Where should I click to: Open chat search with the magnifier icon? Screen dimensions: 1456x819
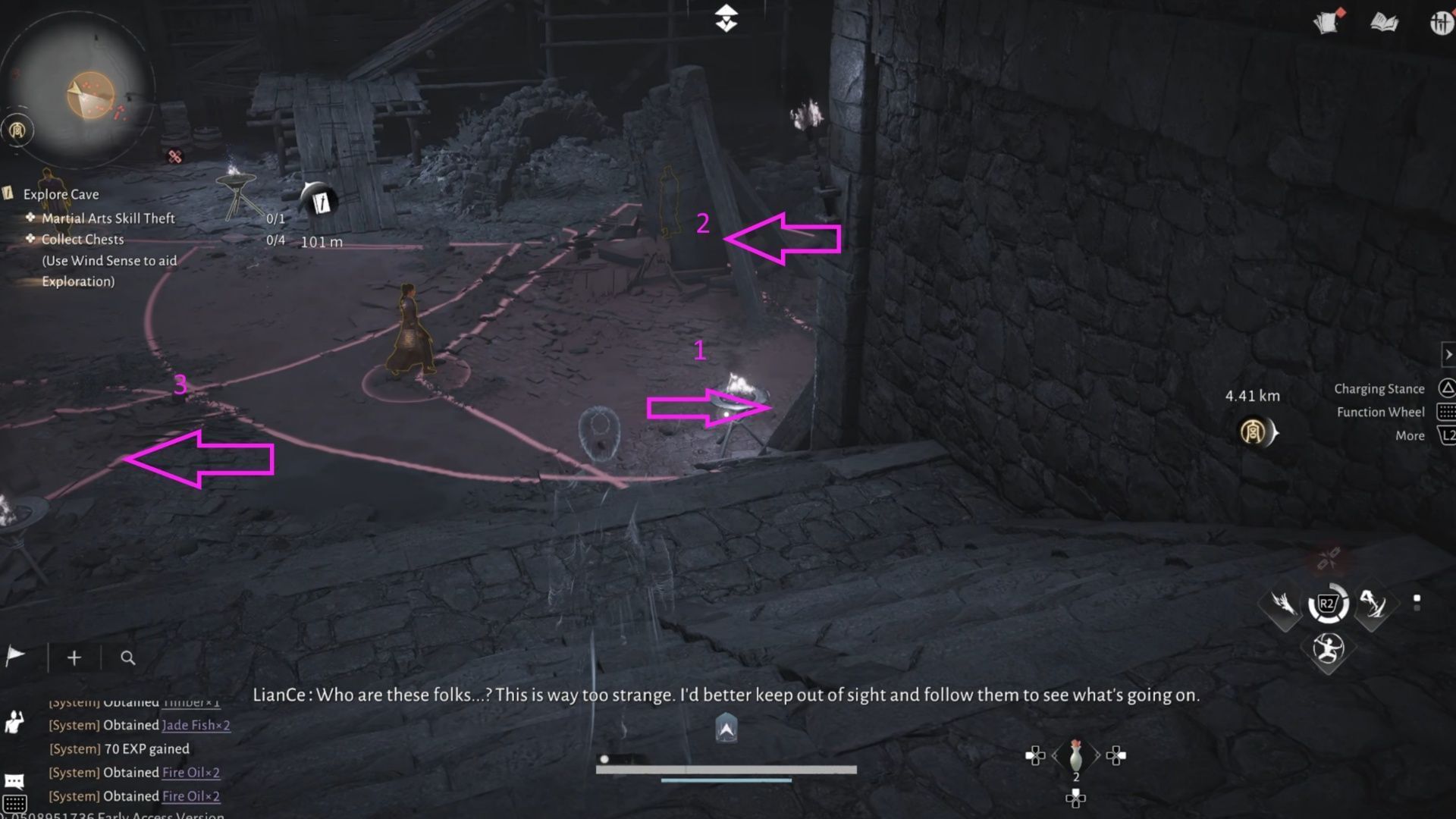coord(127,657)
